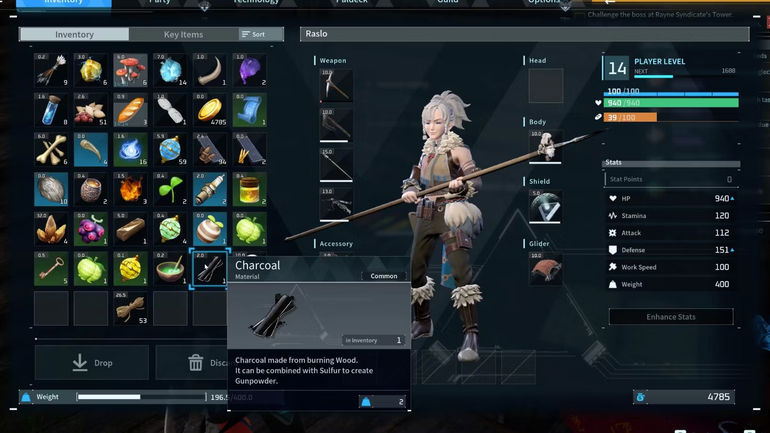Screen dimensions: 770x433
Task: Select the Charcoal inventory slot
Action: click(x=211, y=268)
